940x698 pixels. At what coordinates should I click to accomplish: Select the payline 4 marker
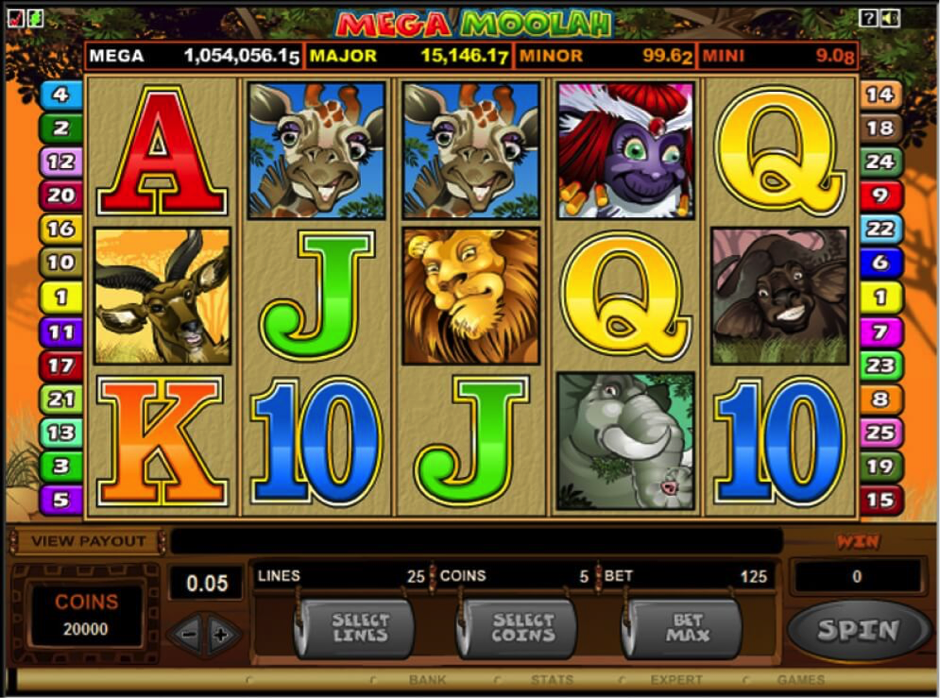pyautogui.click(x=61, y=95)
